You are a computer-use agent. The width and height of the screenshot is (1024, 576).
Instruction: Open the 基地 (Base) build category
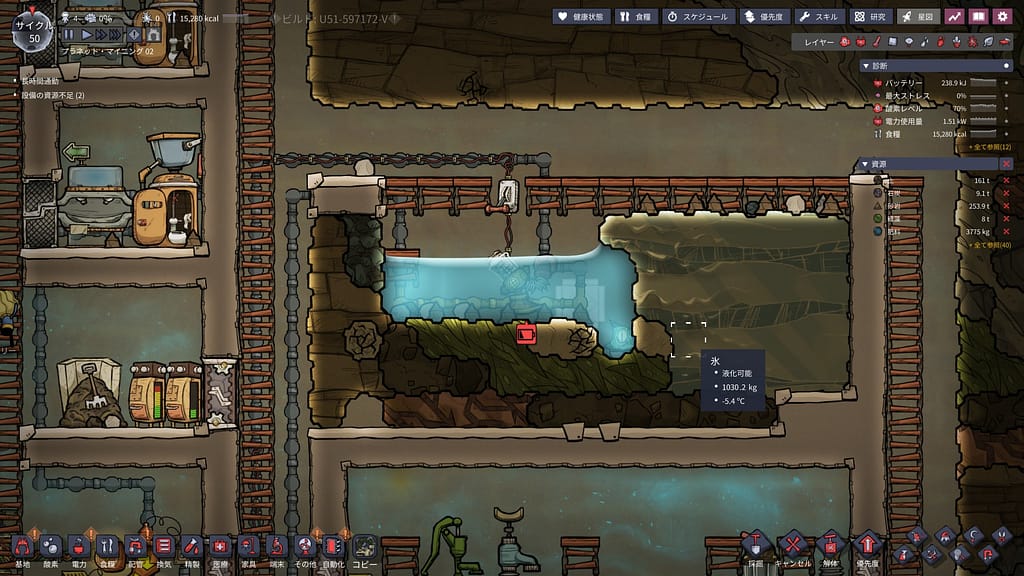pos(22,547)
